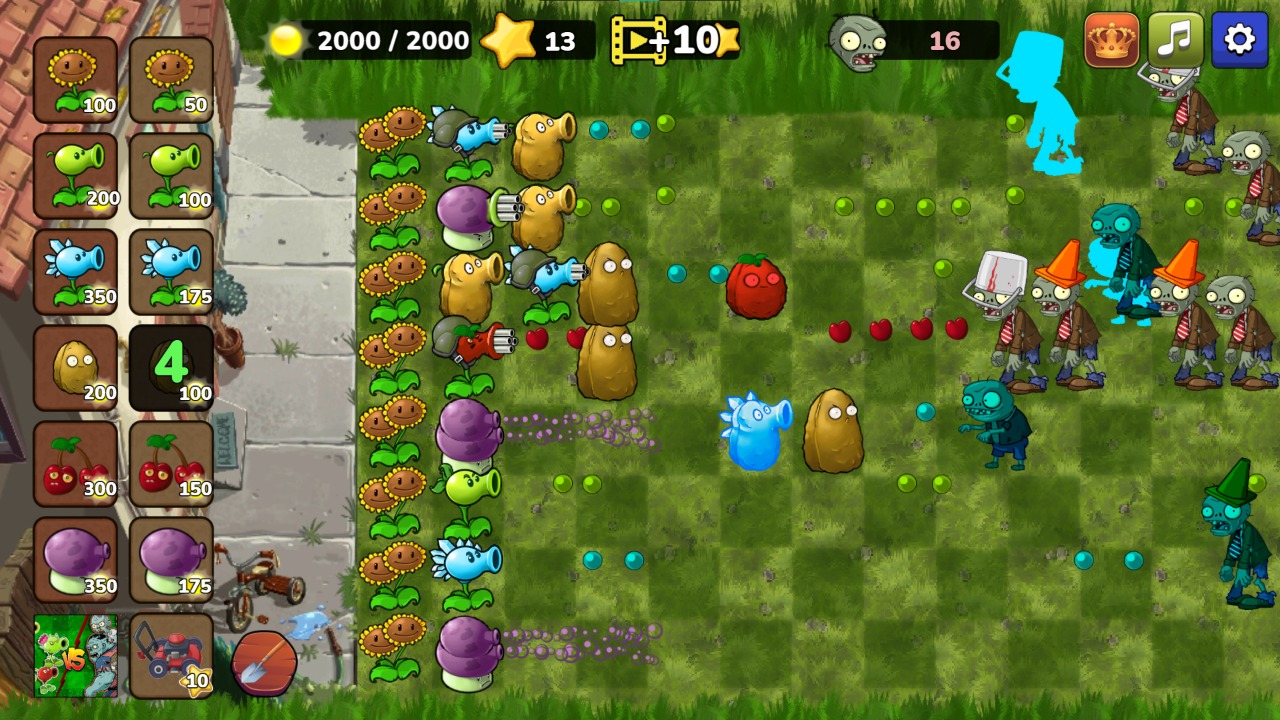Toggle the game music on or off

coord(1177,40)
